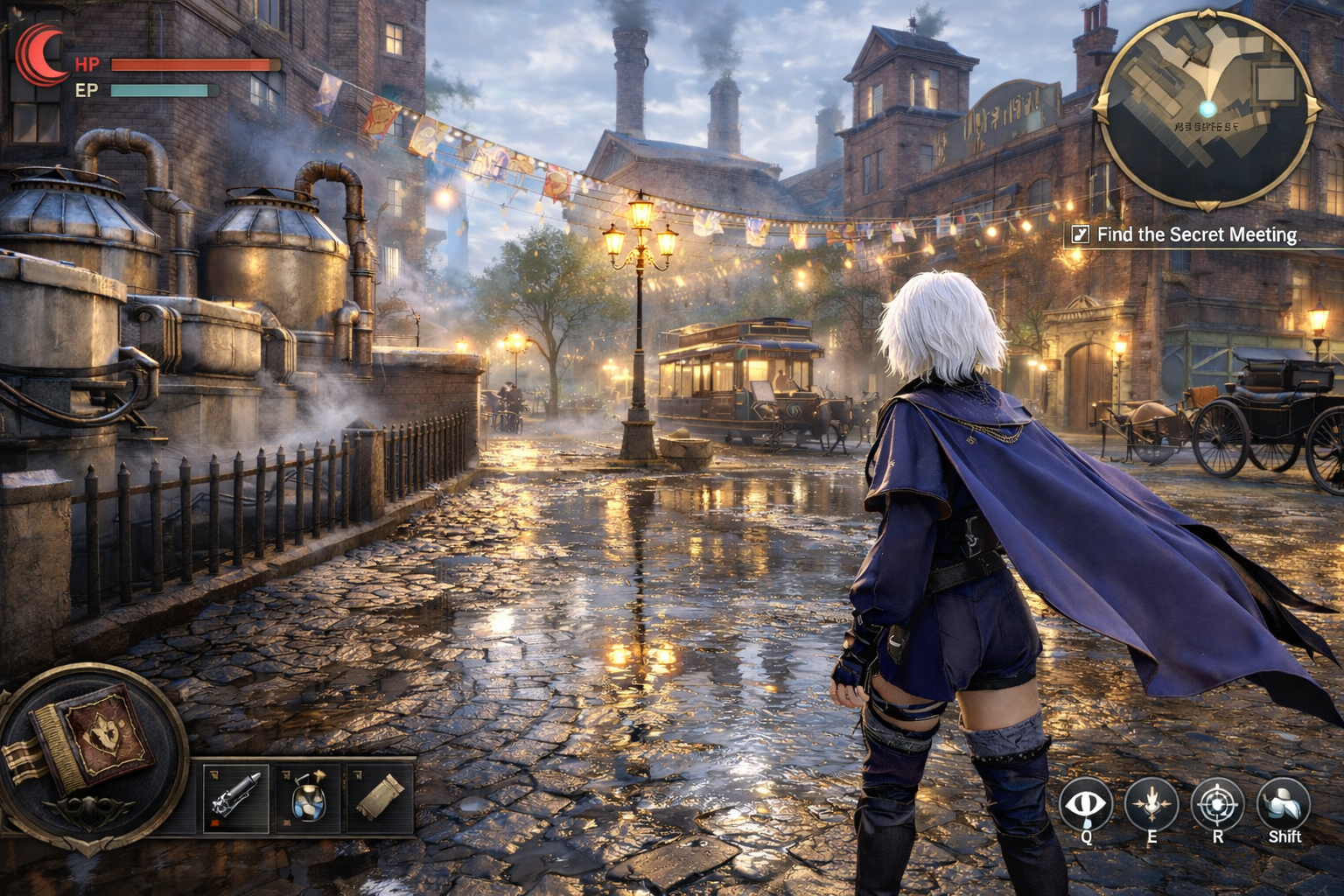The width and height of the screenshot is (1344, 896).
Task: Pick the folded parchment hotbar slot
Action: 381,797
